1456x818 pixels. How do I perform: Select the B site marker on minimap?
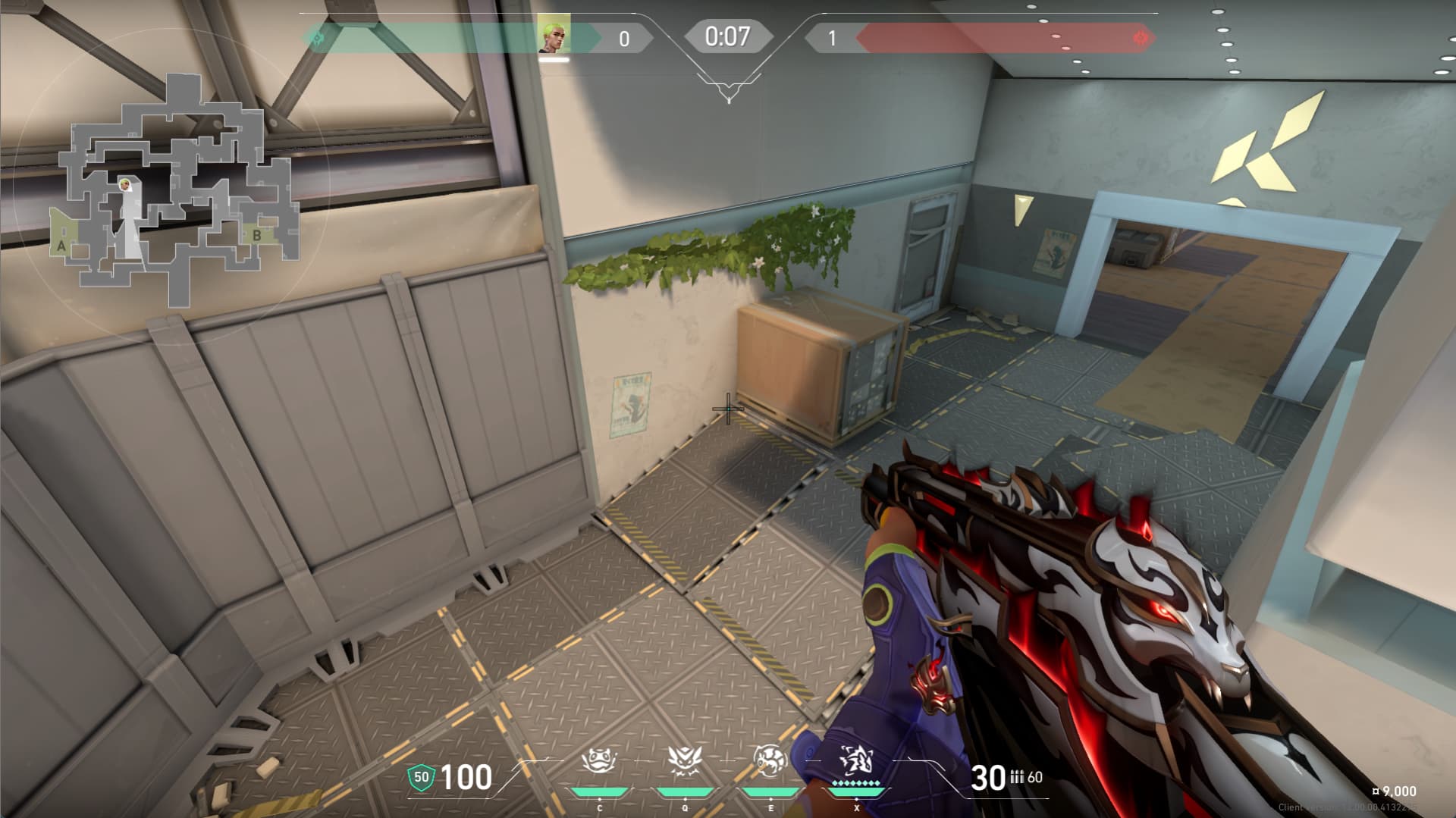click(257, 235)
